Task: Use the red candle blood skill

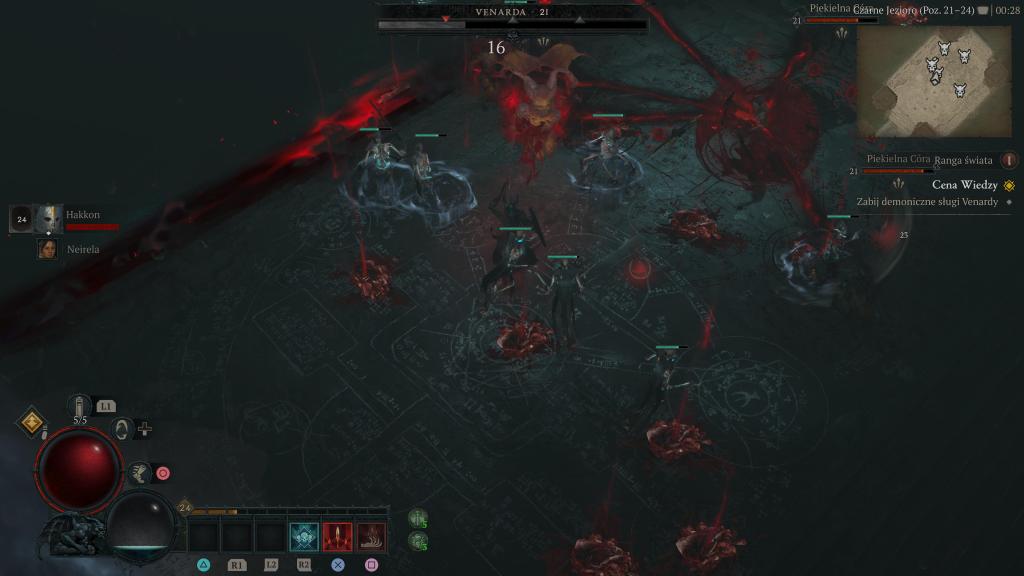Action: [x=338, y=537]
